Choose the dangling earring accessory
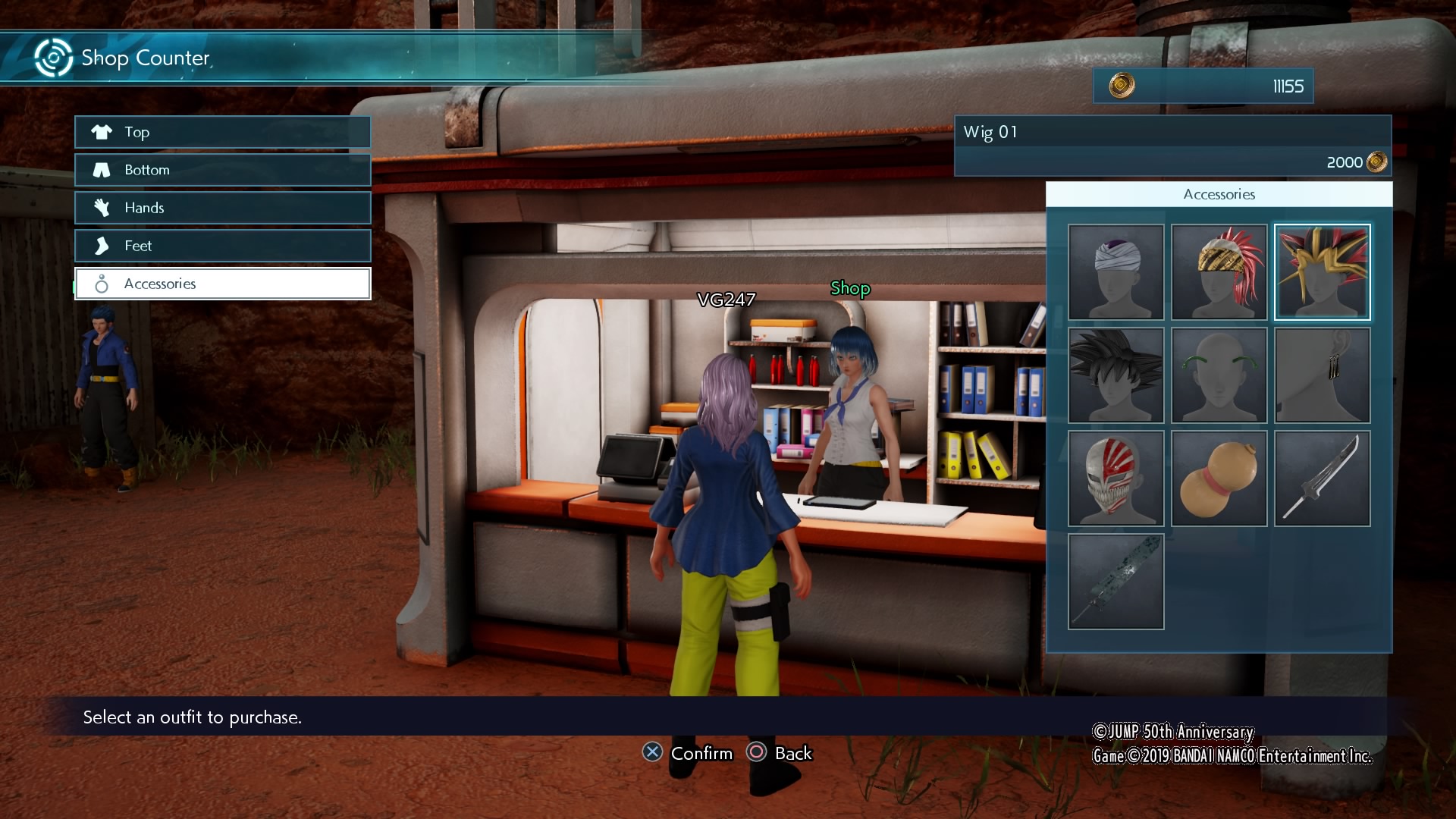The height and width of the screenshot is (819, 1456). click(x=1322, y=375)
